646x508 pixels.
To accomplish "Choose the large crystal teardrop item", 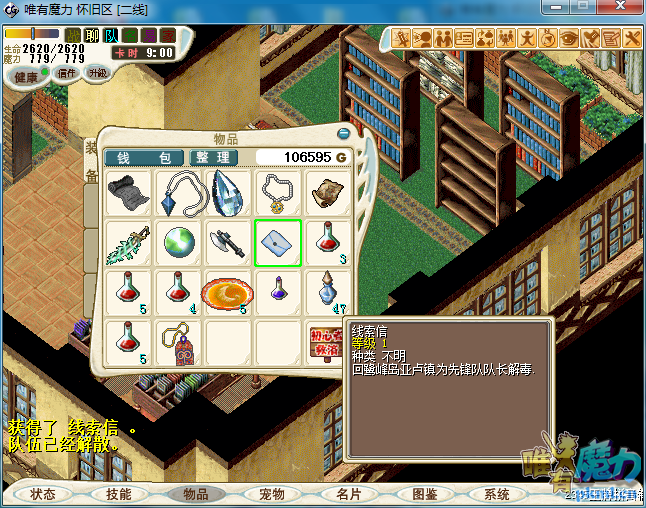I will (x=227, y=193).
